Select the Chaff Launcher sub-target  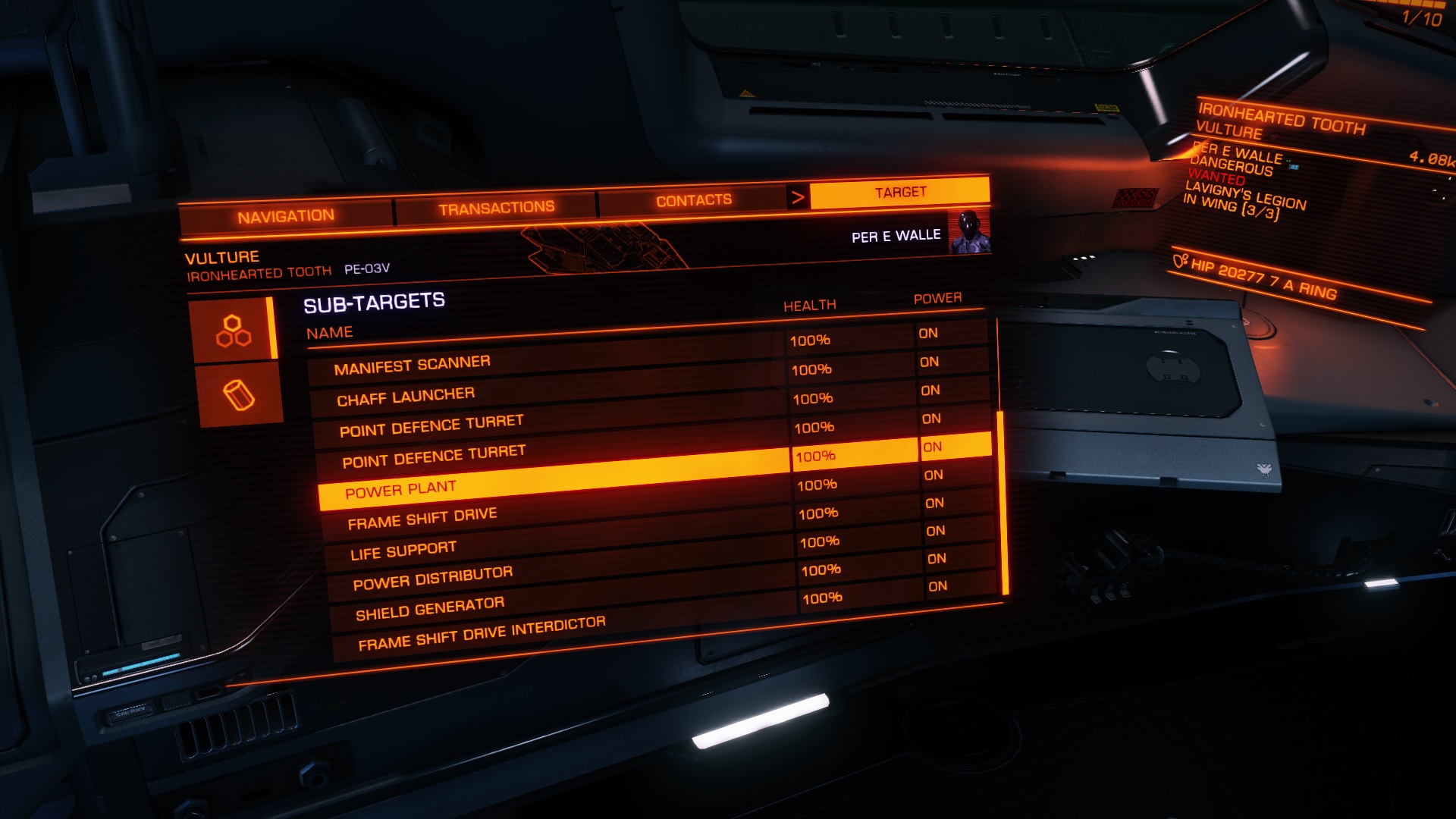406,397
